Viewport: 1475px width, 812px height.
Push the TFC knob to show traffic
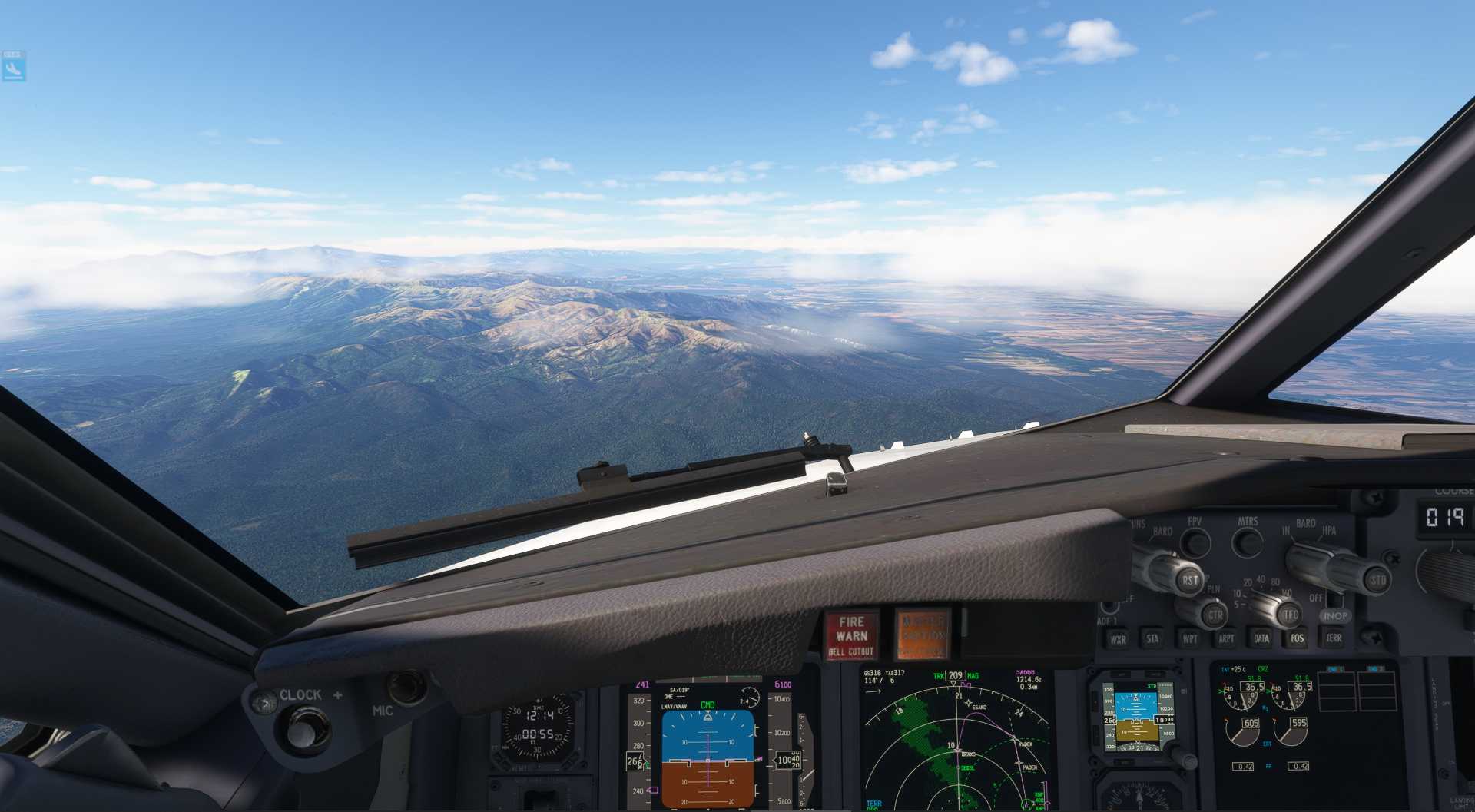click(1288, 615)
